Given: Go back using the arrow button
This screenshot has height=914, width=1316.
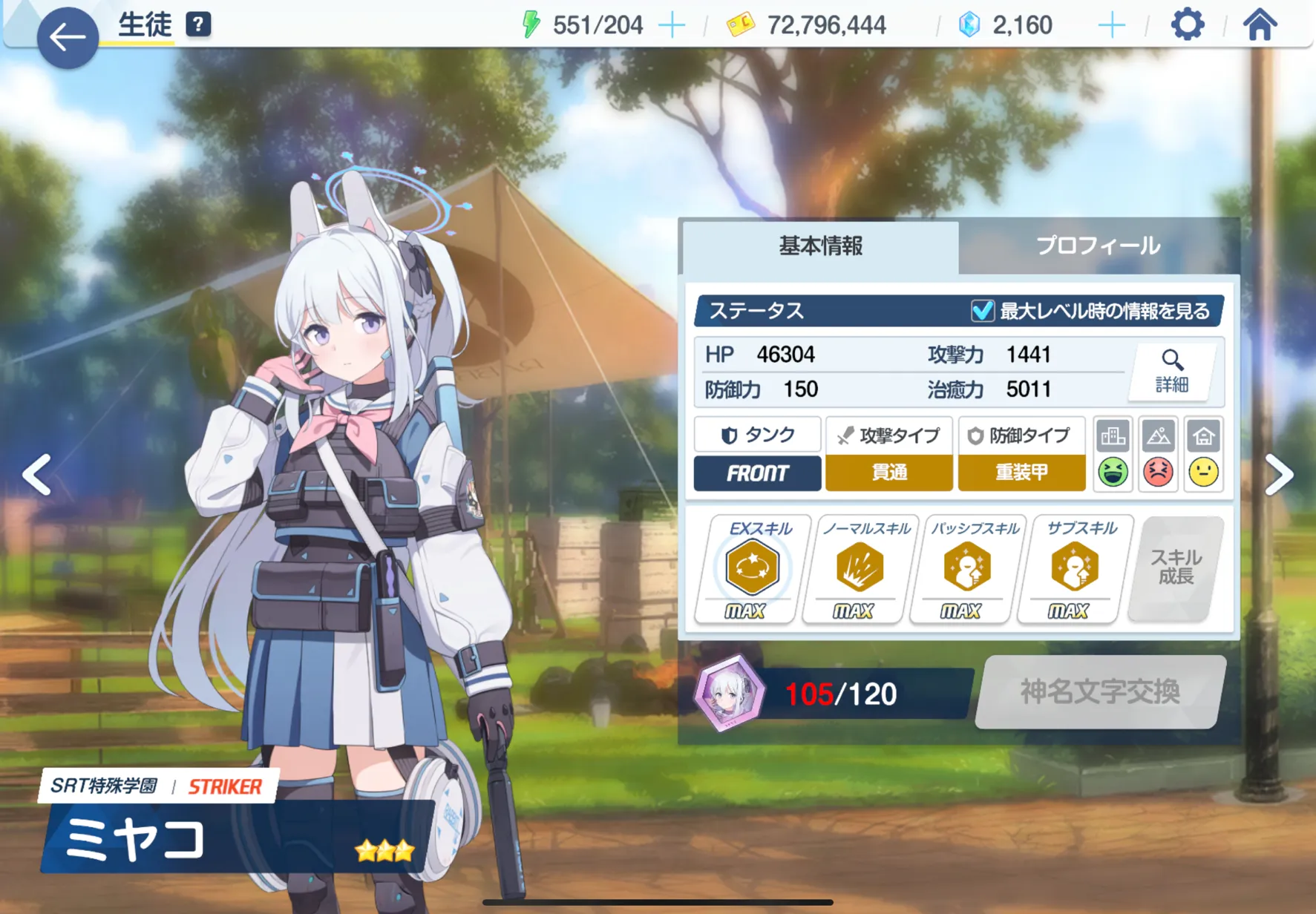Looking at the screenshot, I should point(67,37).
